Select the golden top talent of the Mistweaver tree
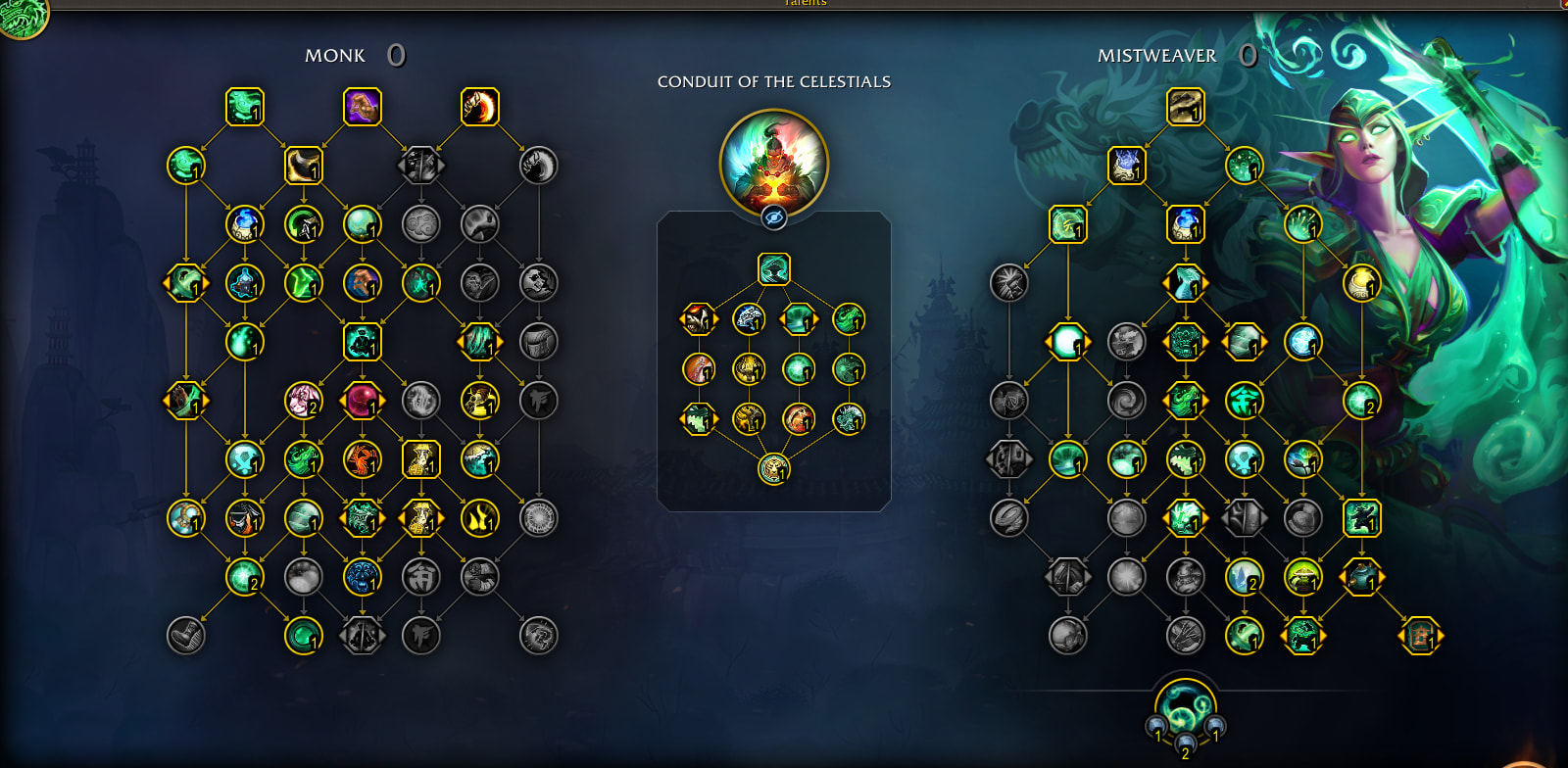1568x768 pixels. 1185,107
